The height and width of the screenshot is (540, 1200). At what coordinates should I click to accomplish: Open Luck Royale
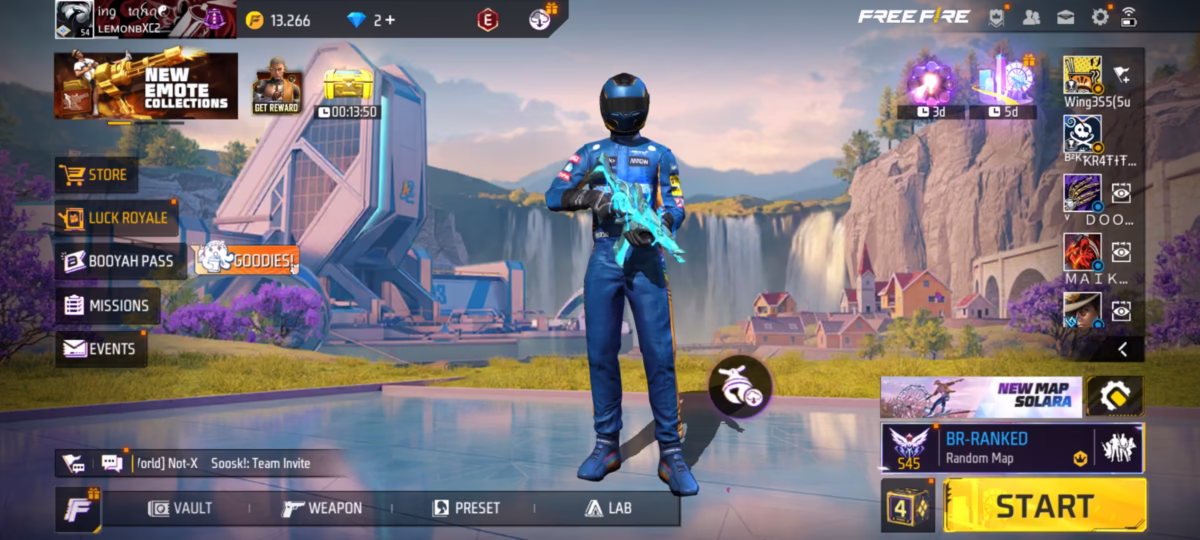(112, 218)
